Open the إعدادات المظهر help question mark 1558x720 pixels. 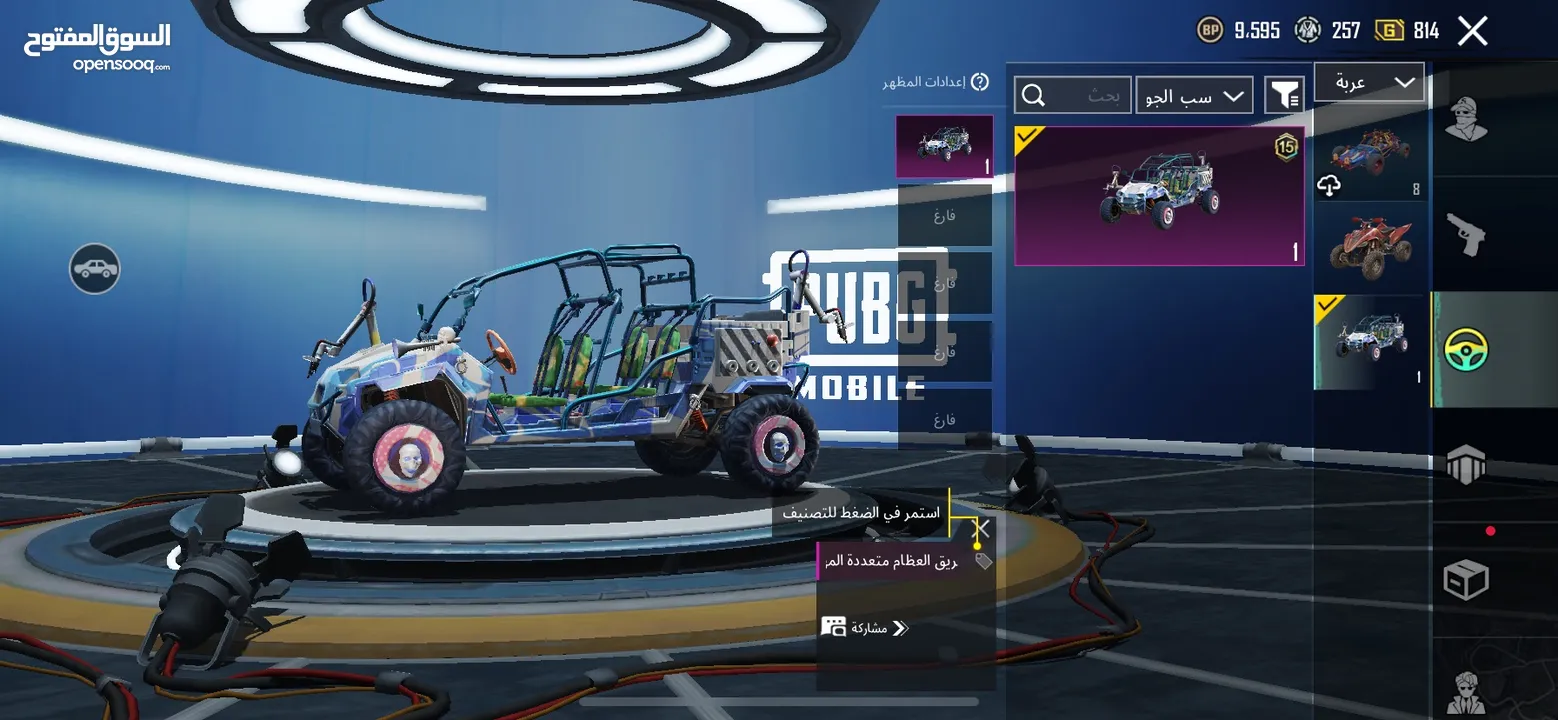point(980,82)
